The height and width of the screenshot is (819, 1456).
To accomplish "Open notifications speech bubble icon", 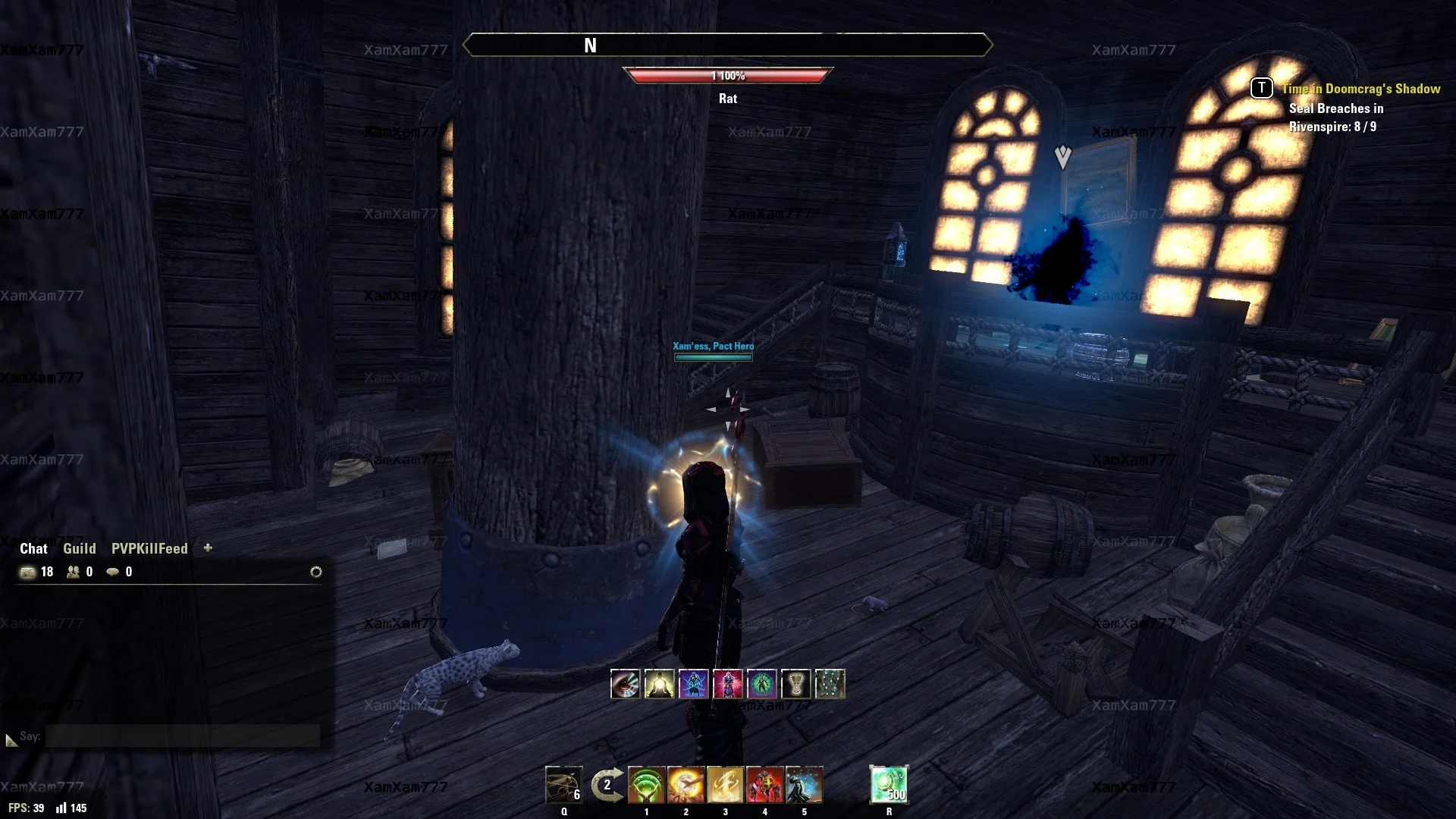I will tap(113, 572).
